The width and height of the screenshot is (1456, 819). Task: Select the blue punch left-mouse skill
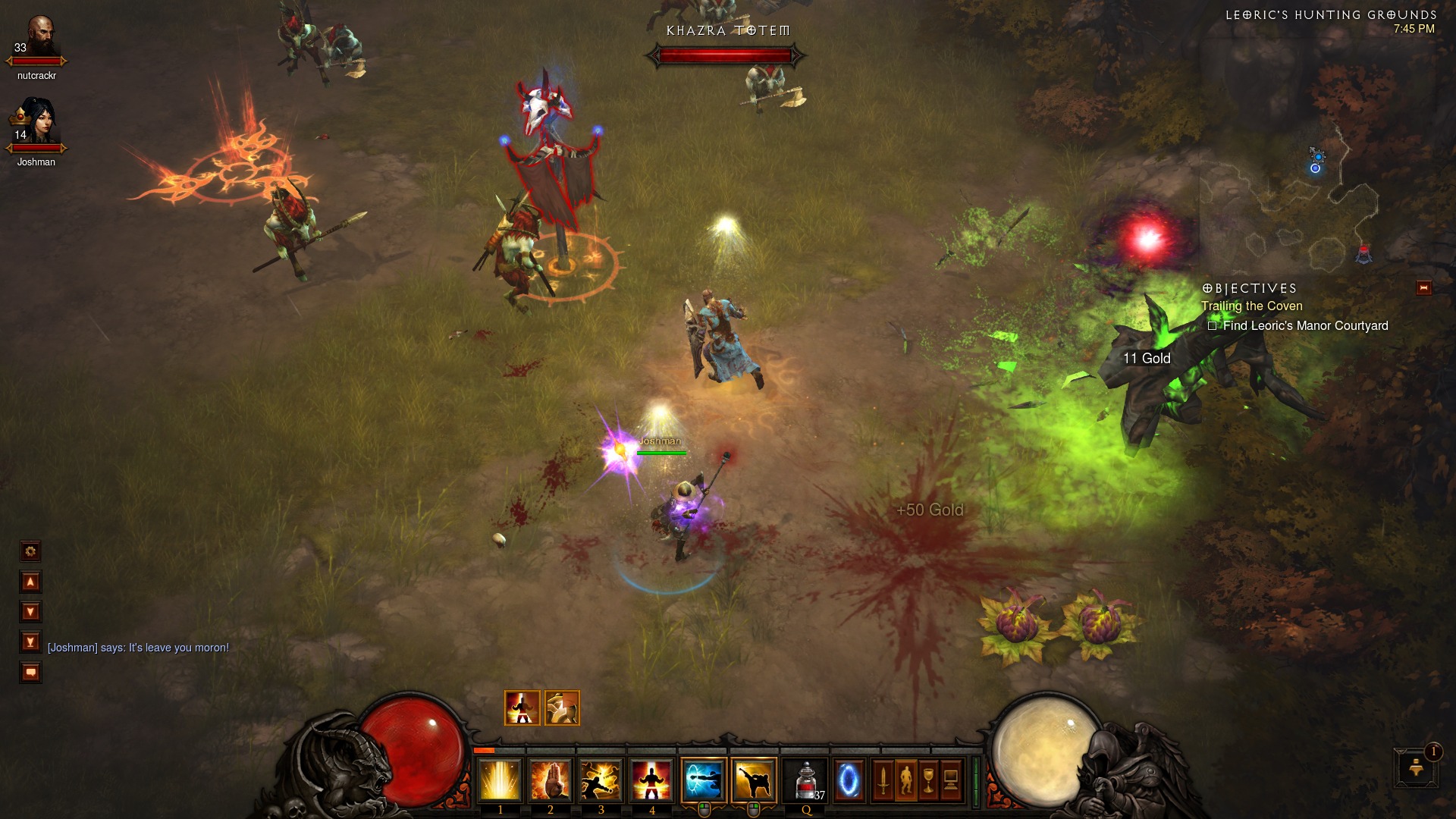(x=704, y=780)
